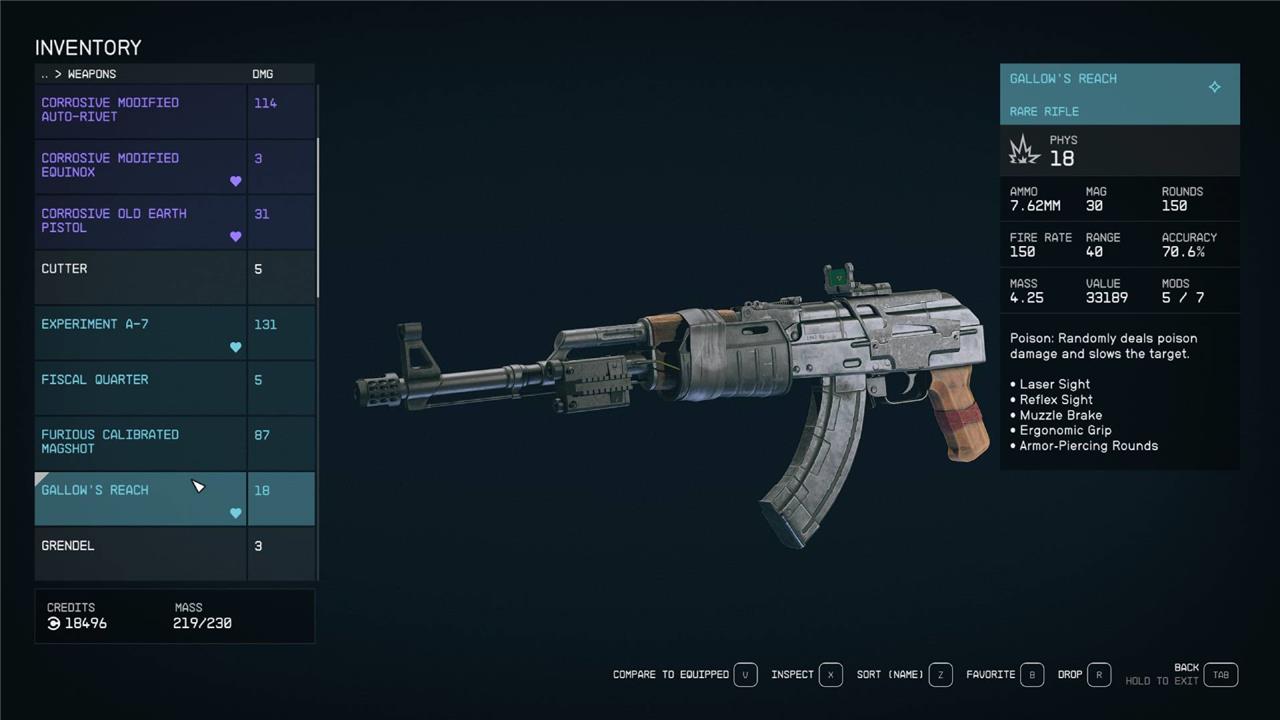Select Corrosive Old Earth Pistol

pos(140,221)
